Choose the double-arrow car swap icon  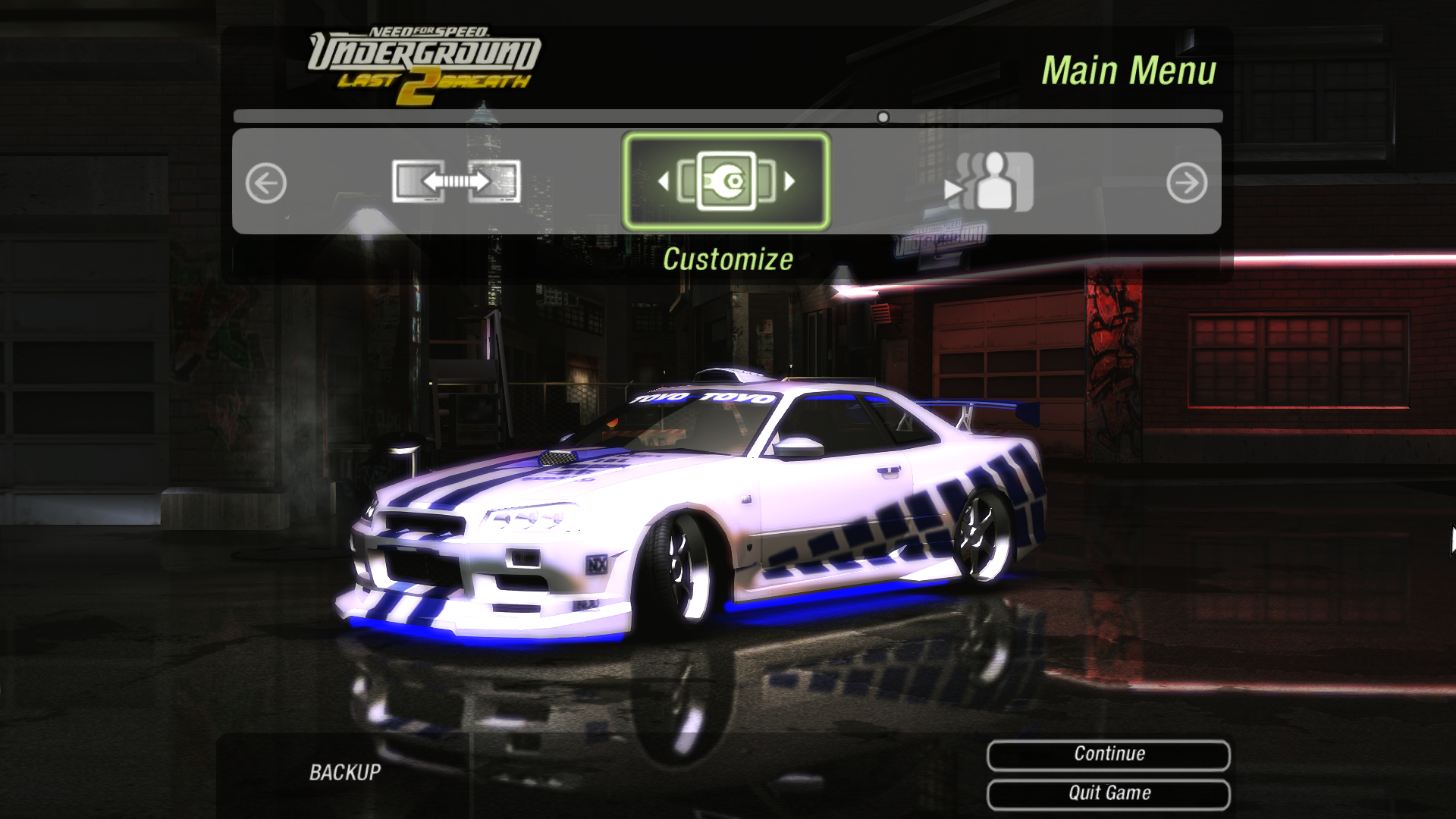pos(456,181)
